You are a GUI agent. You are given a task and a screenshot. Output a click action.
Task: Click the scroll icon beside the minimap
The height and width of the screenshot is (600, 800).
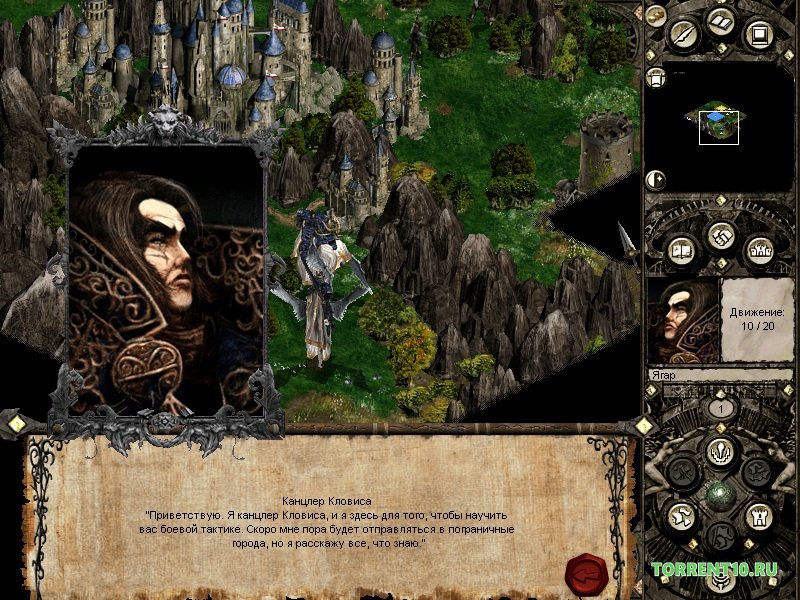(656, 78)
